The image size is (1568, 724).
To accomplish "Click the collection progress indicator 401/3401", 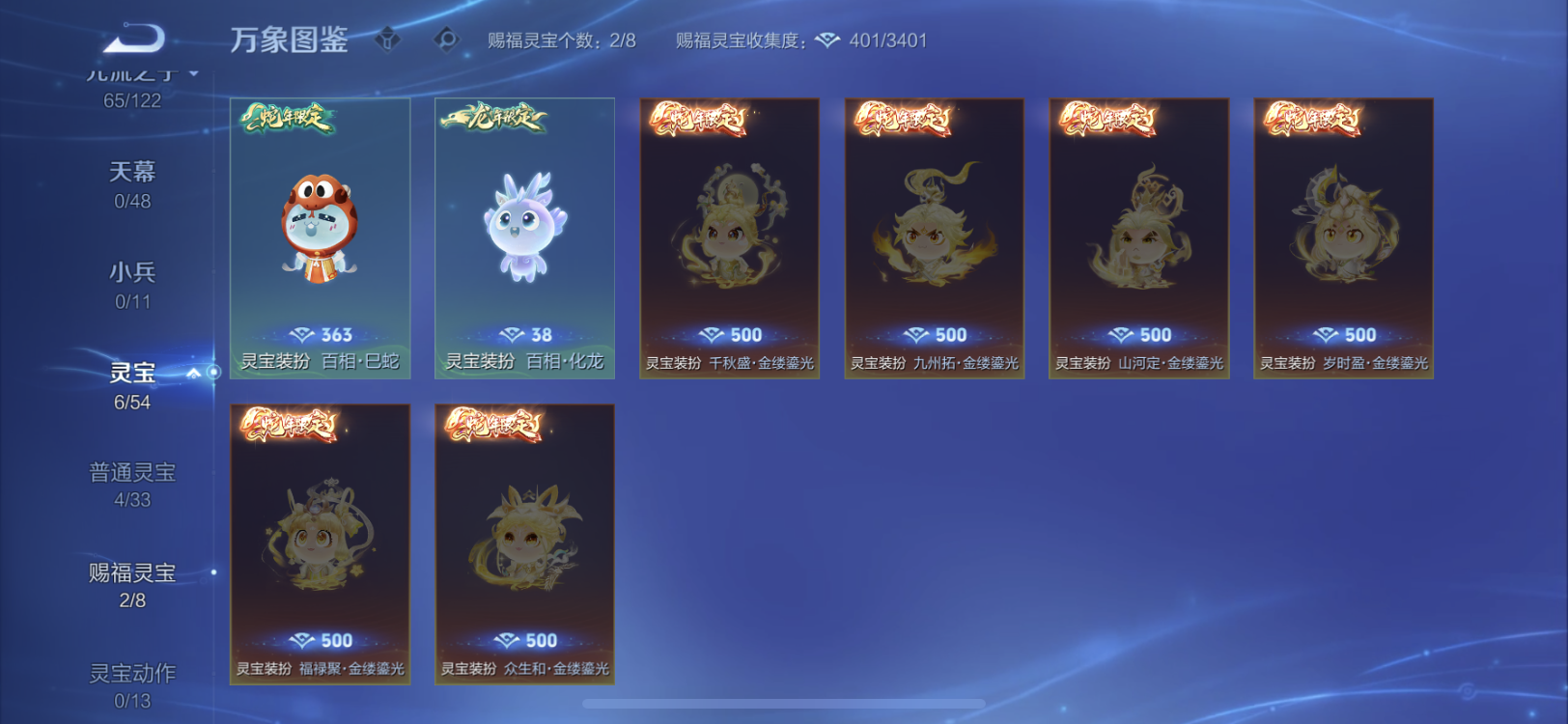I will [x=882, y=41].
